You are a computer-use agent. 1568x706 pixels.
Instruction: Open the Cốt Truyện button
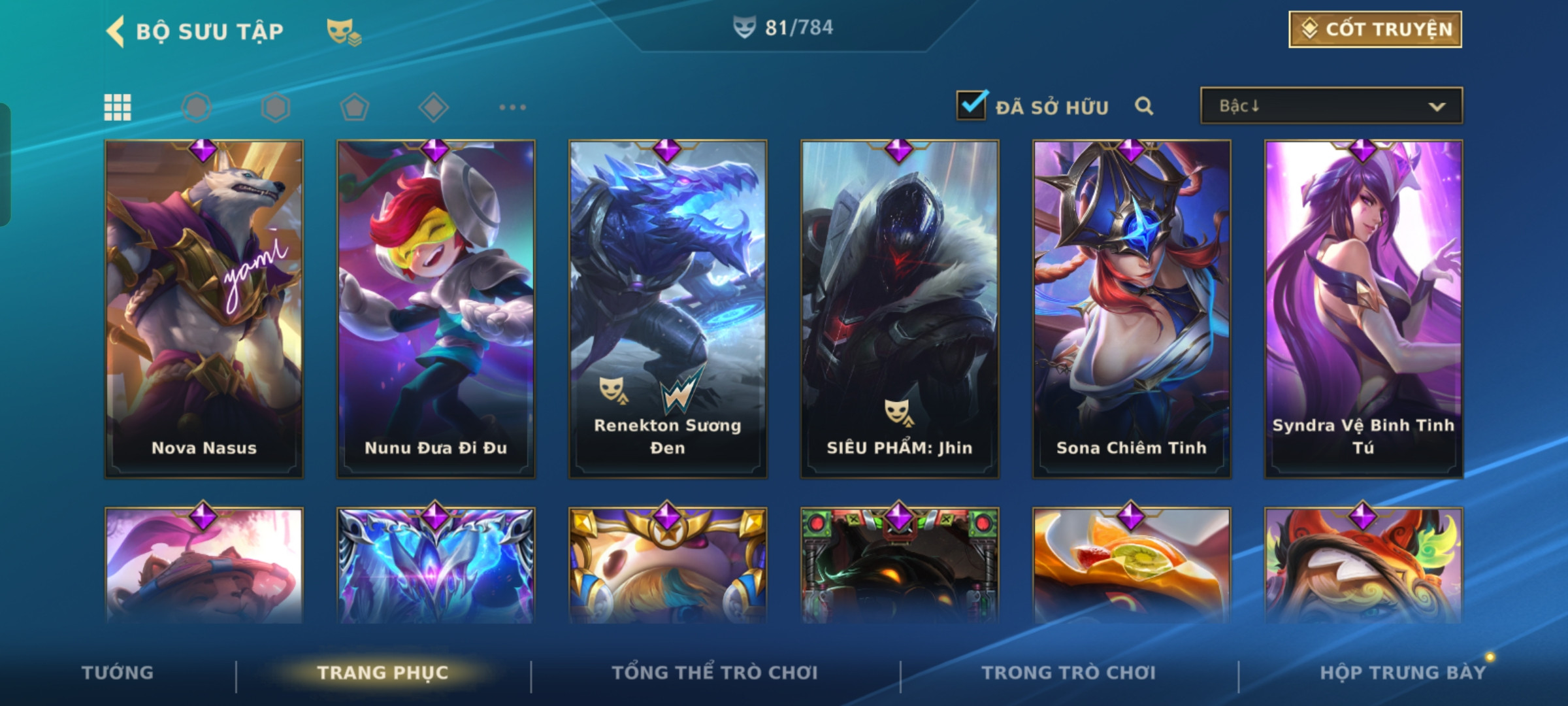tap(1375, 29)
